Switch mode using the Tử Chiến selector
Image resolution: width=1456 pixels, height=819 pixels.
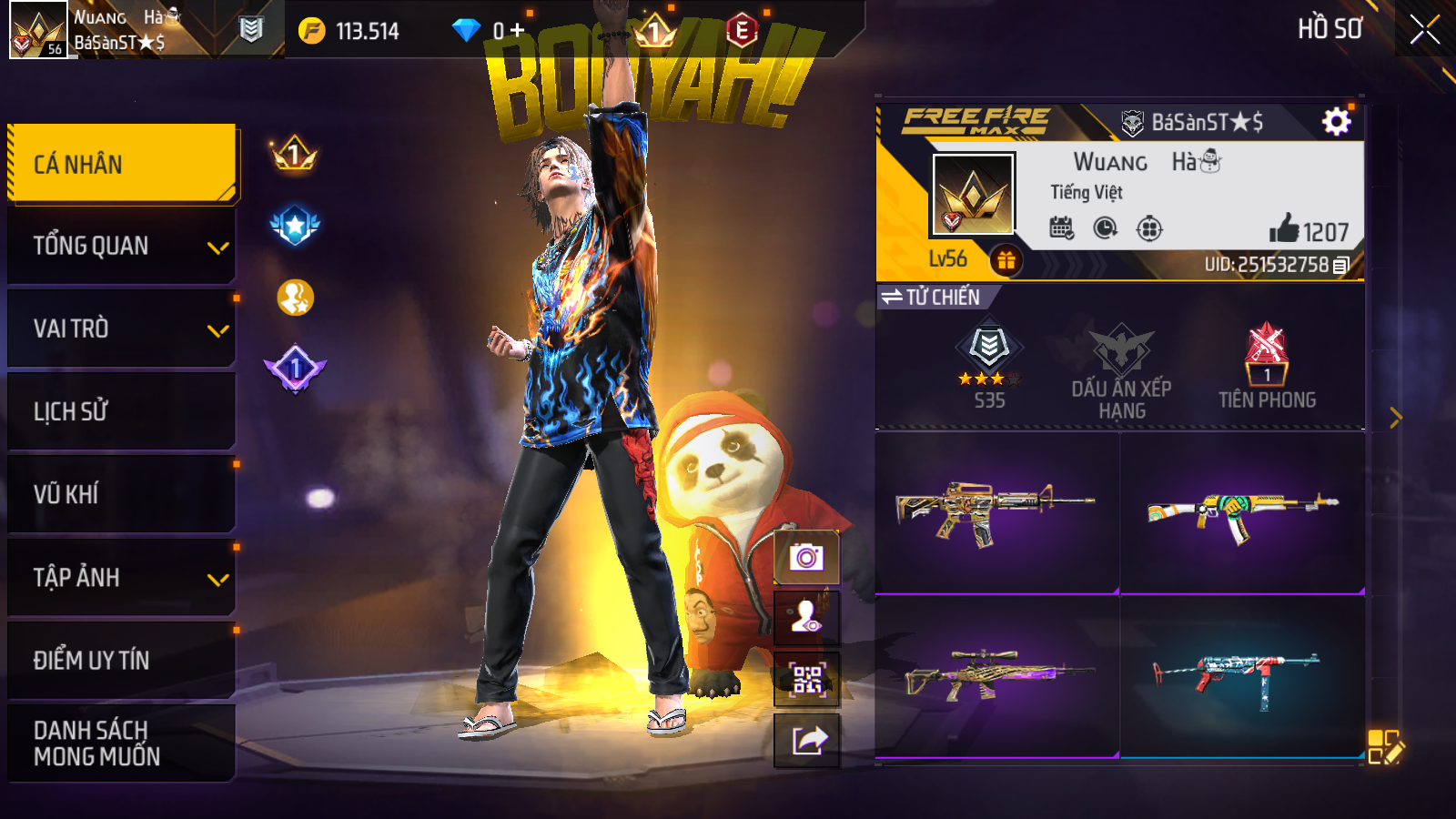tap(930, 298)
